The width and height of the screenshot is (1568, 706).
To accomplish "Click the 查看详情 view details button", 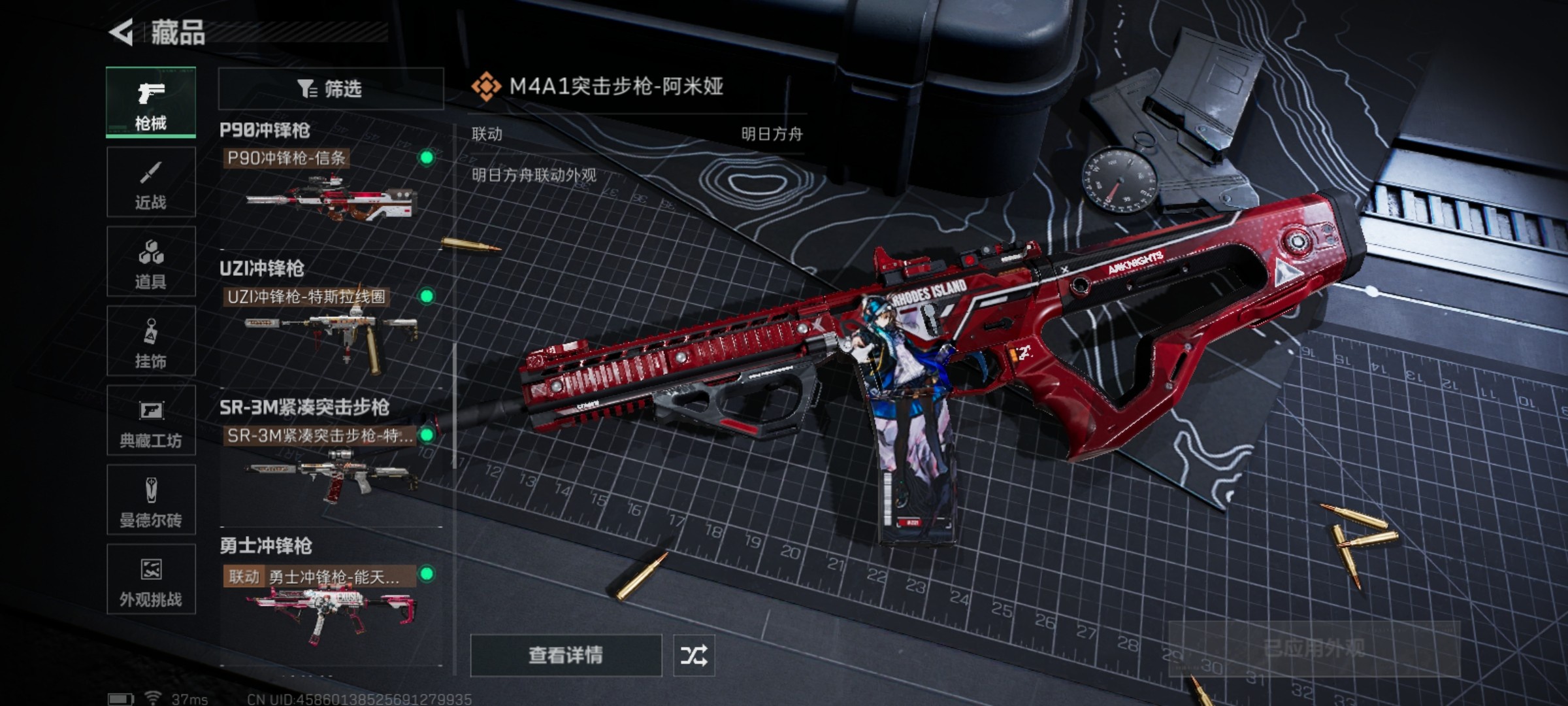I will click(566, 655).
